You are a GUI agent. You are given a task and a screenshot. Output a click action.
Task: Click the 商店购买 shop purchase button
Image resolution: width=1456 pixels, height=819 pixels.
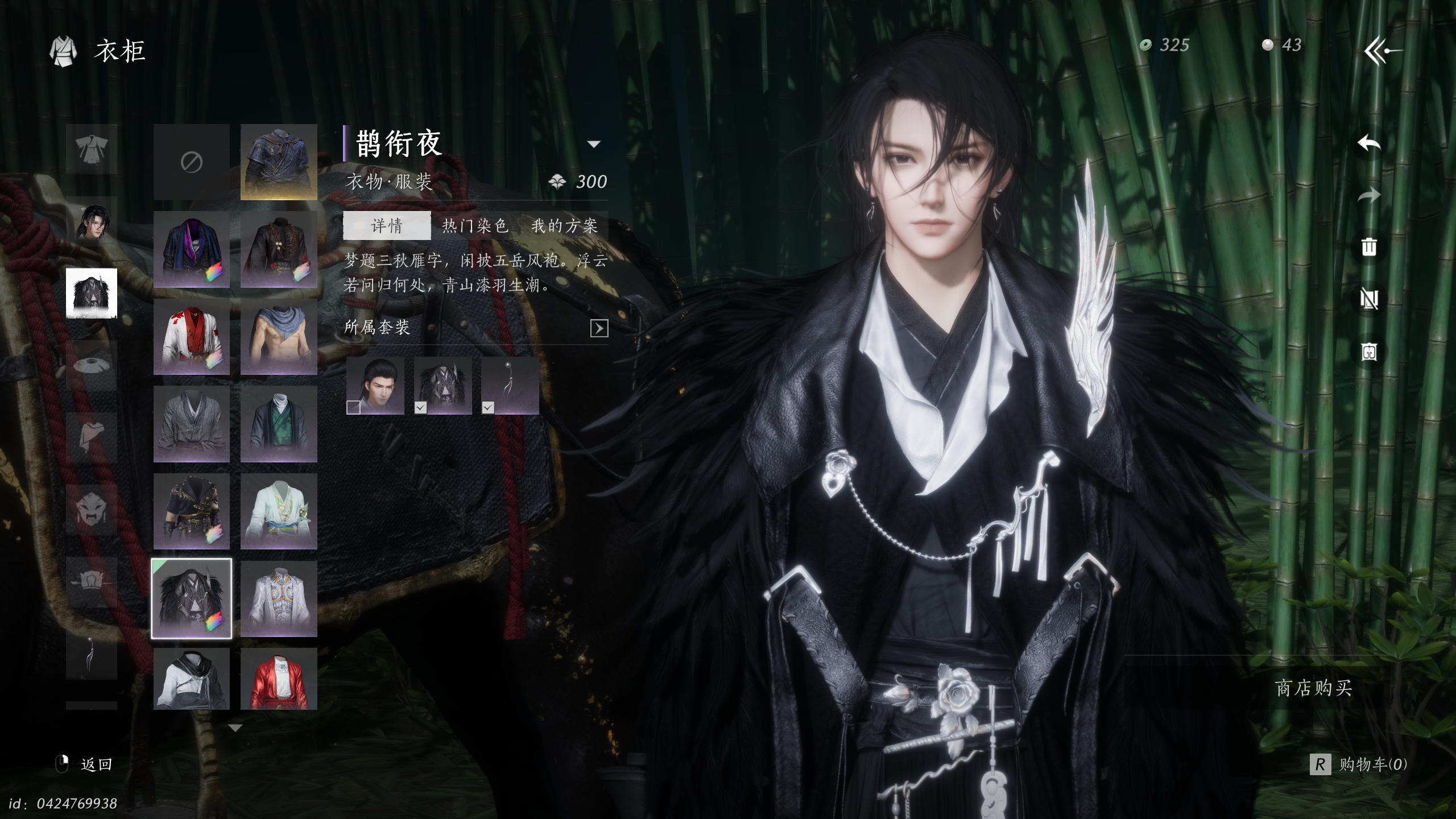click(1313, 688)
